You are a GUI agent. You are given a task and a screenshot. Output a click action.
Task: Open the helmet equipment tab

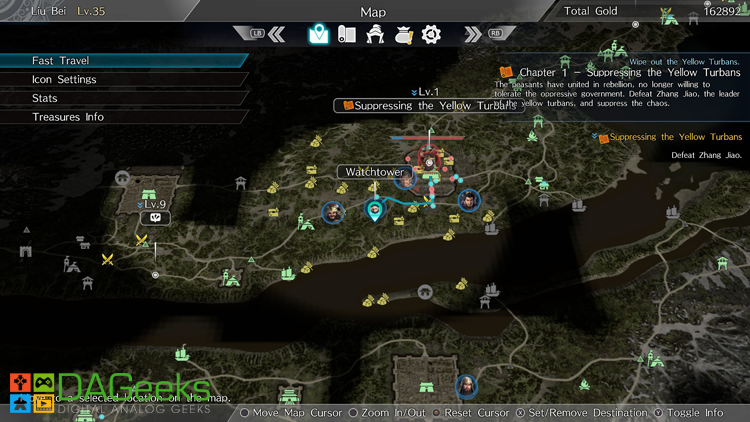375,34
